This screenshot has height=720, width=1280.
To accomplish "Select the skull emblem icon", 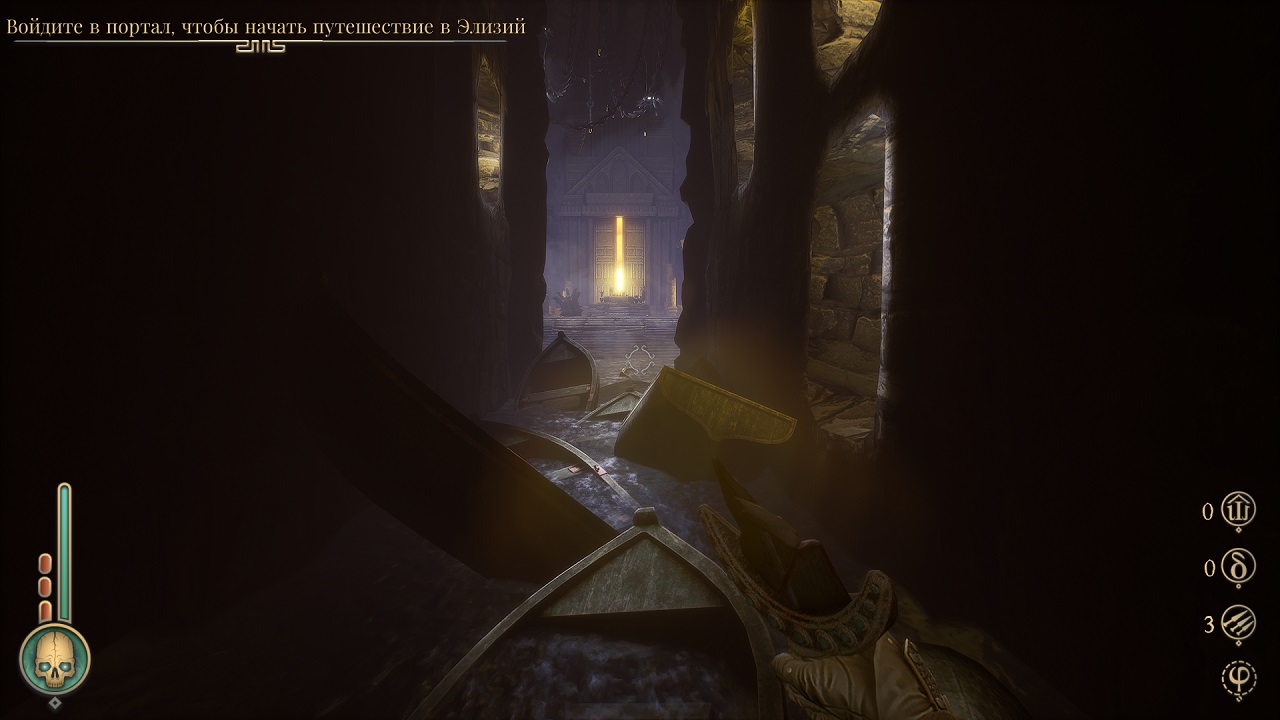I will (x=55, y=659).
